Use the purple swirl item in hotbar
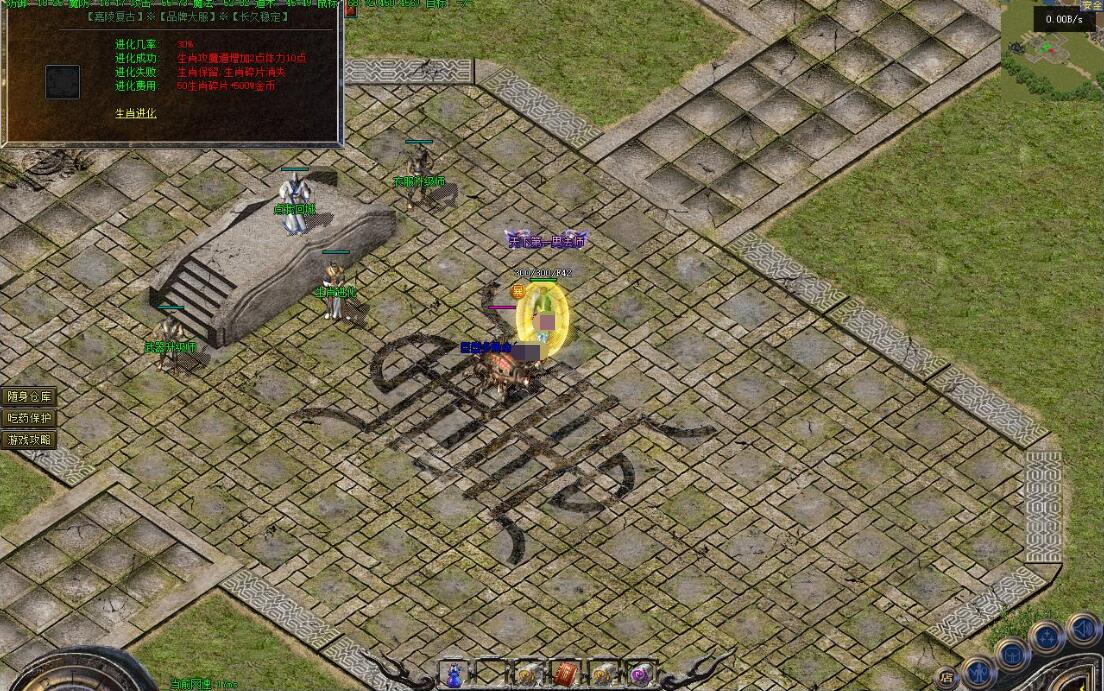 (x=639, y=675)
